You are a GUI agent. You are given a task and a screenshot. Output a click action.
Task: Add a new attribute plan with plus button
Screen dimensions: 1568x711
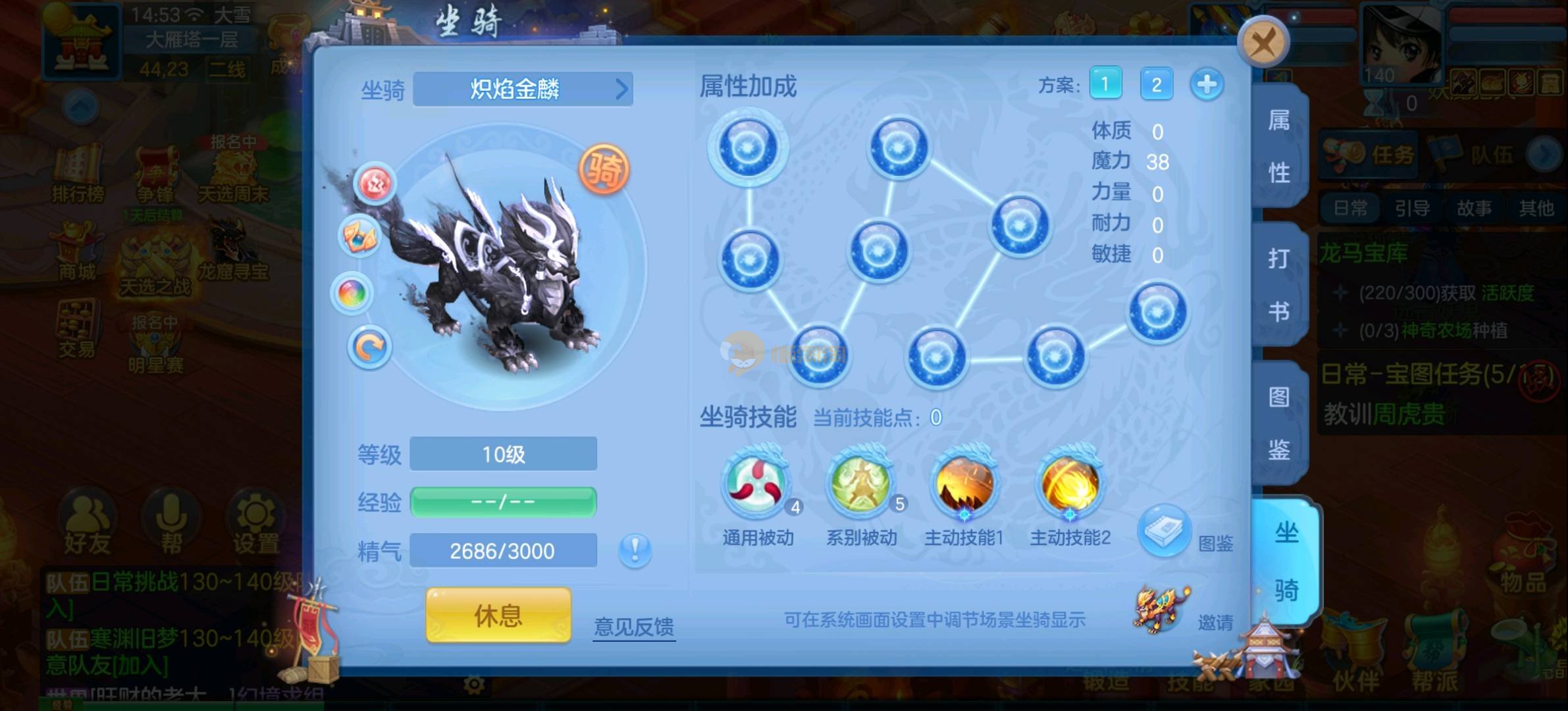[1207, 84]
